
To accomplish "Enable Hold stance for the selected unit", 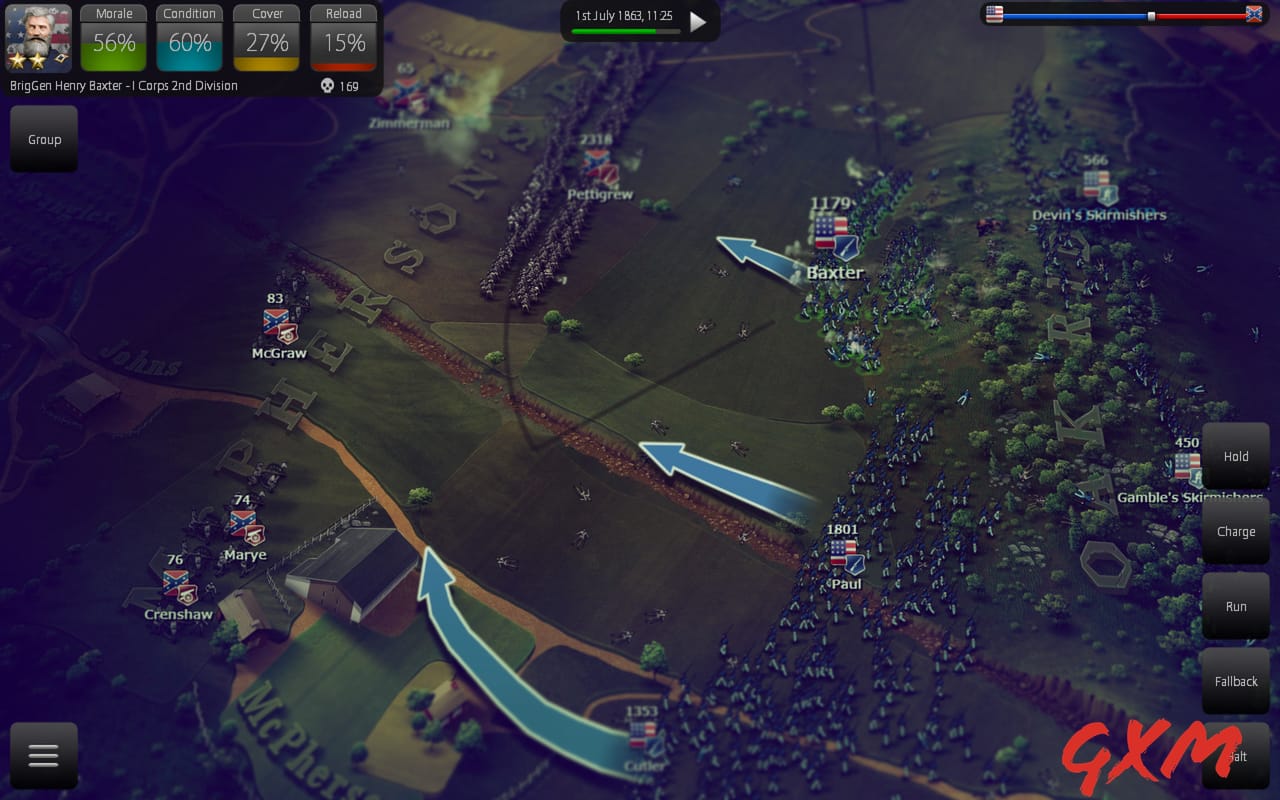I will coord(1235,456).
